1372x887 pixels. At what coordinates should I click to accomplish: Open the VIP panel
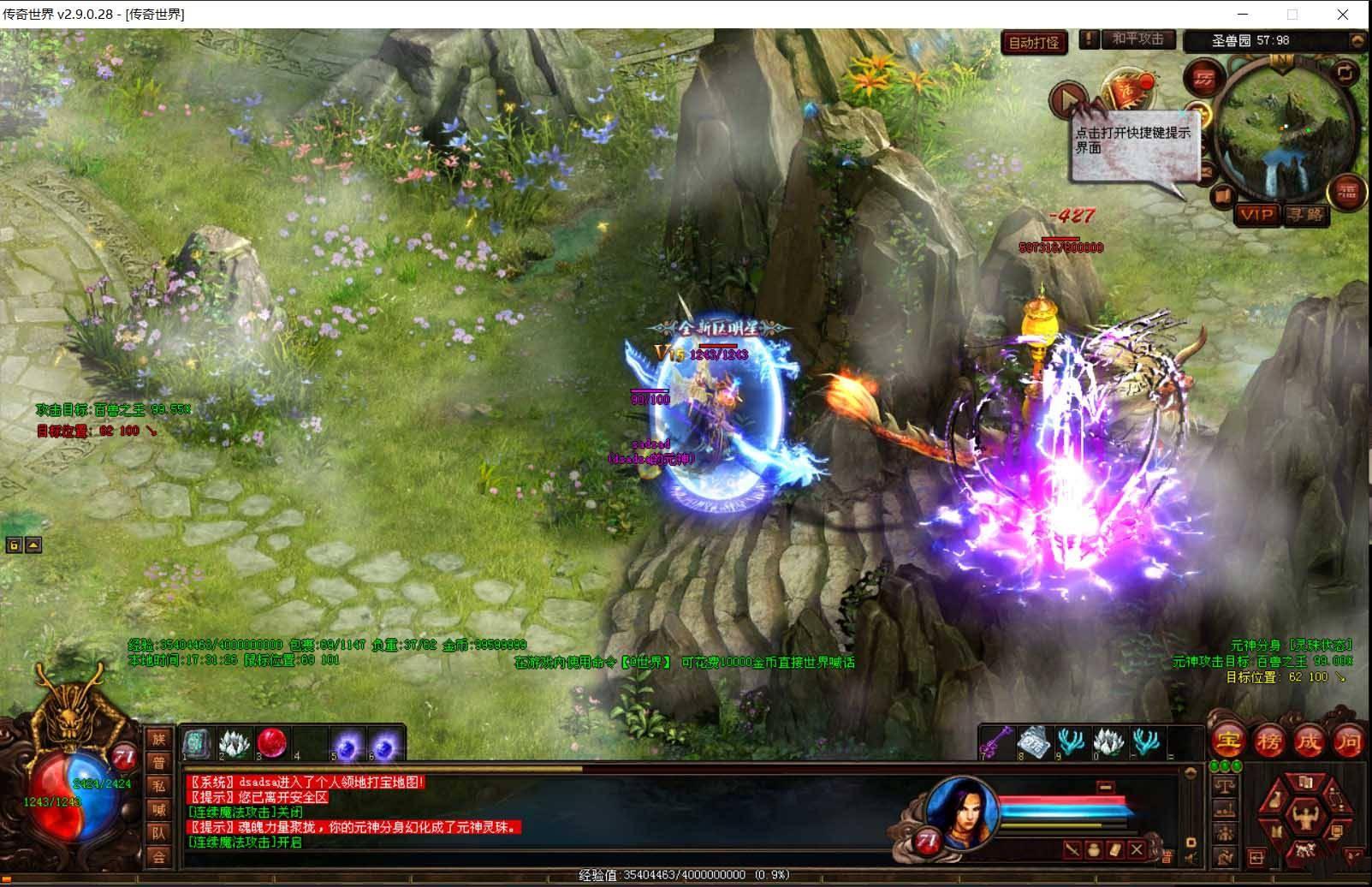[x=1256, y=214]
